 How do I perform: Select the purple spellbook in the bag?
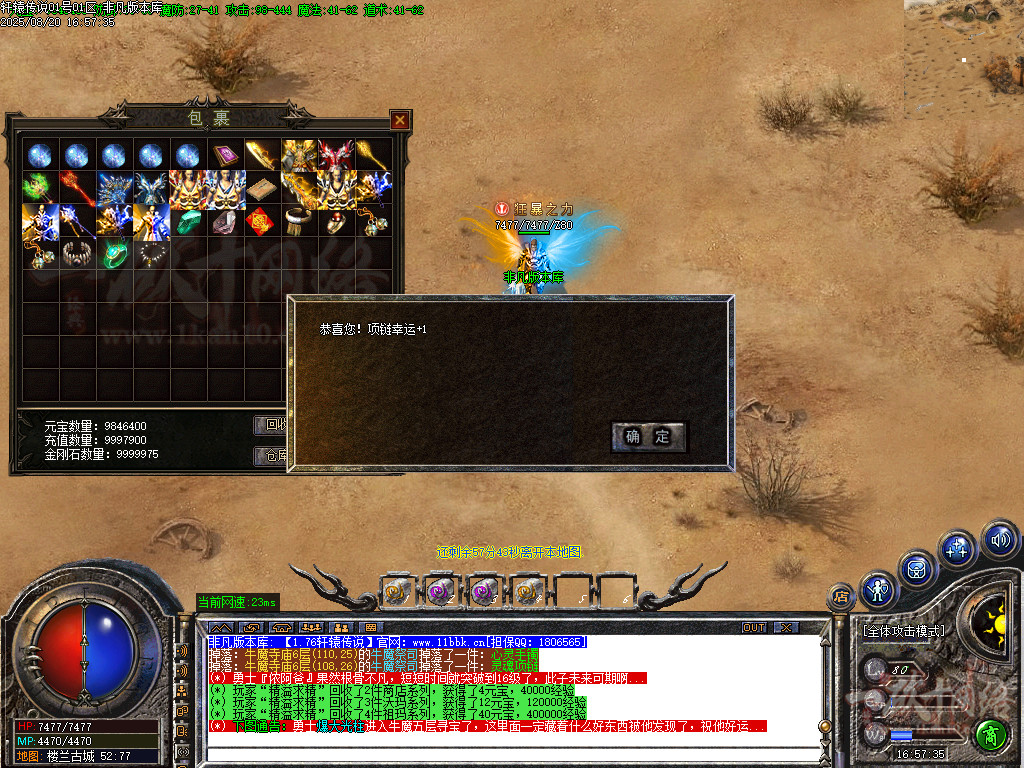coord(223,155)
